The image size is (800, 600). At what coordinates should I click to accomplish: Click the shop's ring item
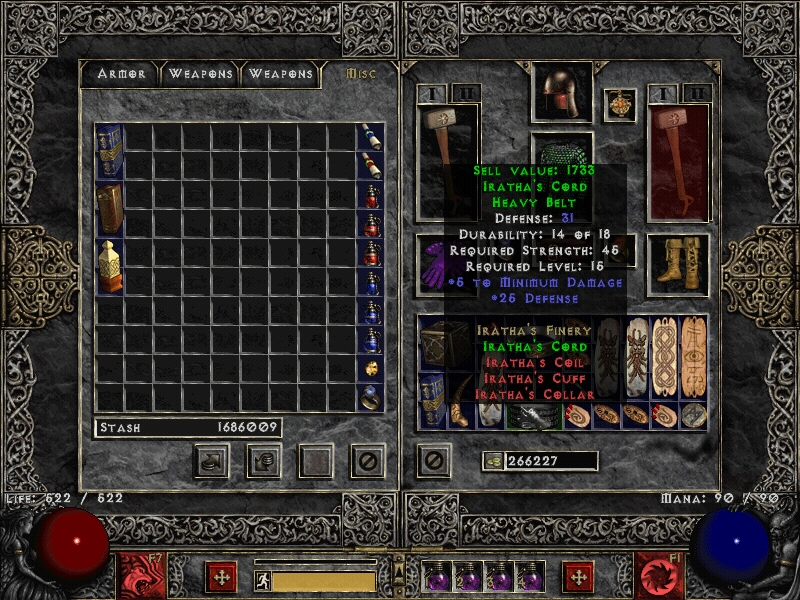point(370,397)
